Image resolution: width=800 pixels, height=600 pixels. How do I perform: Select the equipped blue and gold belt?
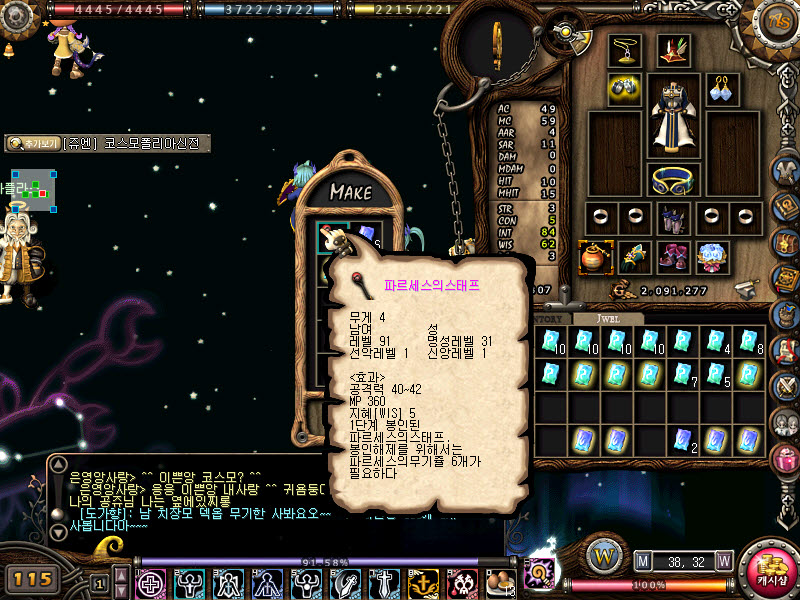tap(675, 180)
